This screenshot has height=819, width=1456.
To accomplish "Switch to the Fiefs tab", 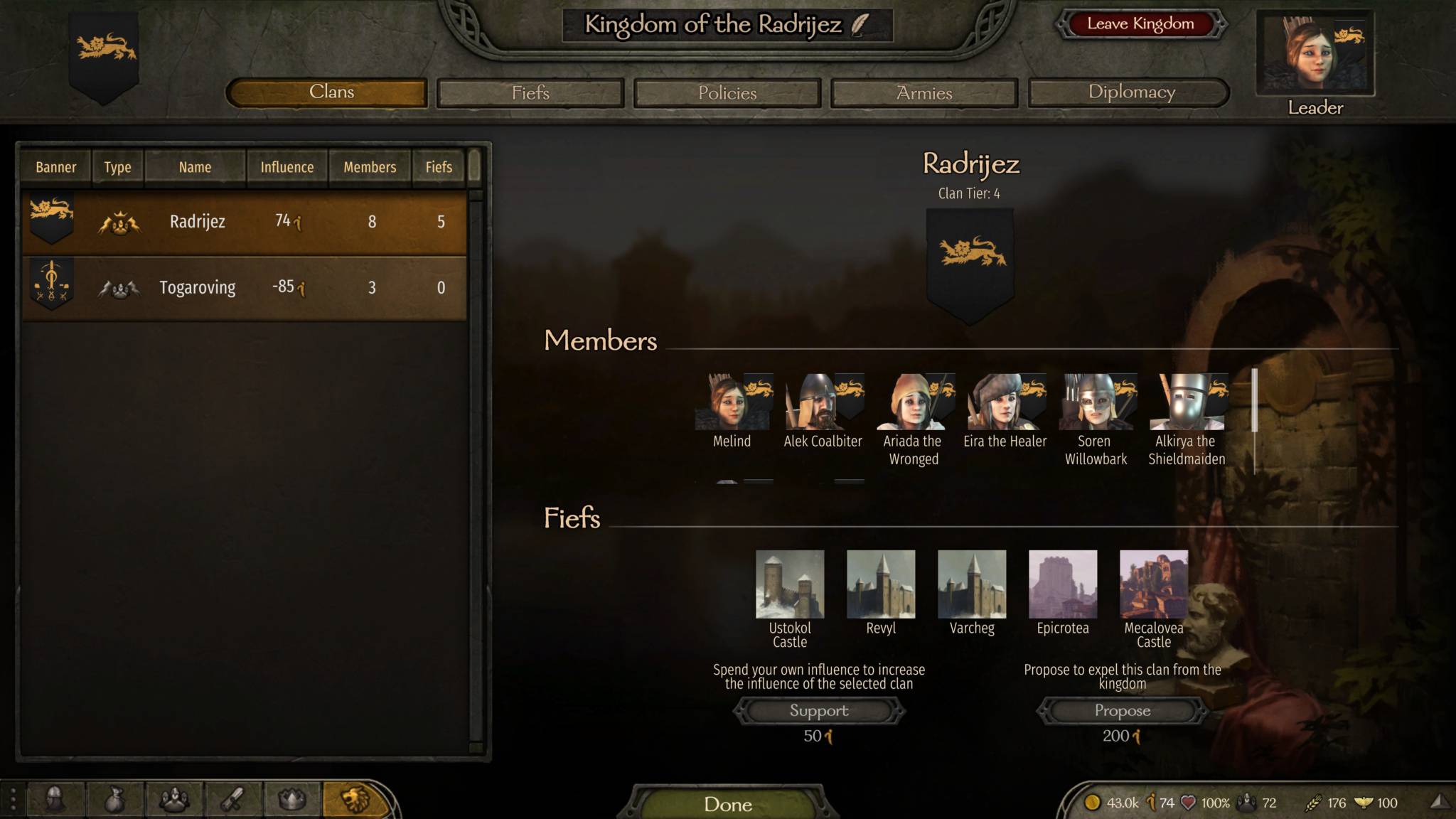I will [x=530, y=93].
